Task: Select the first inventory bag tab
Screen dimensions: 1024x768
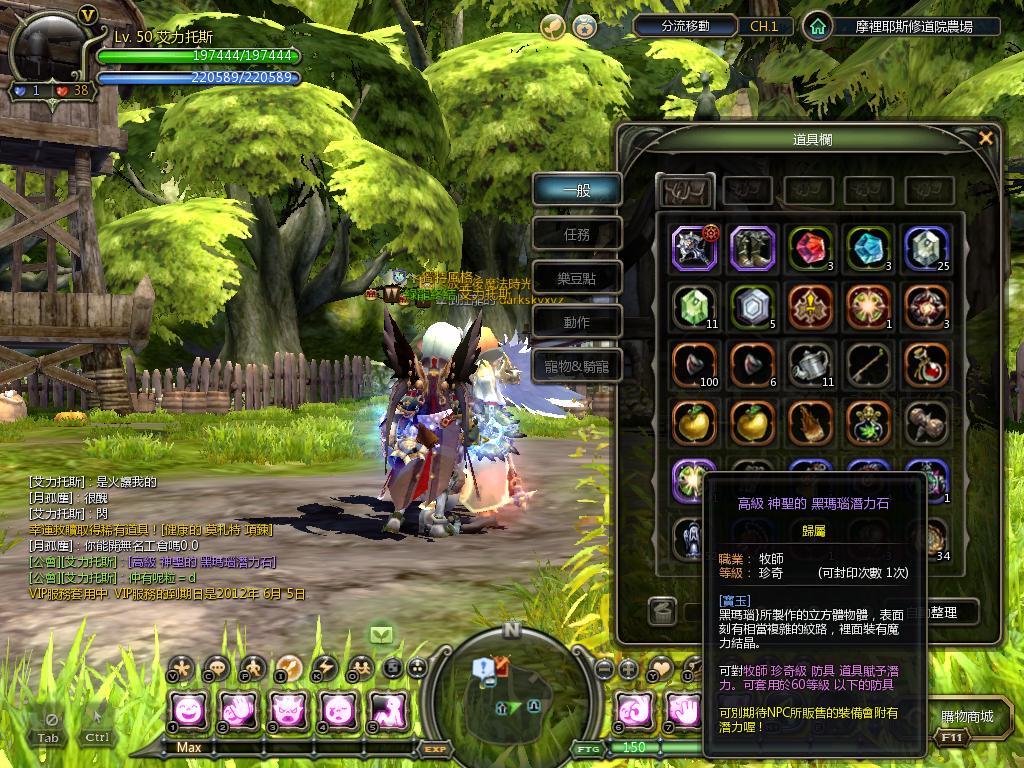Action: (x=686, y=189)
